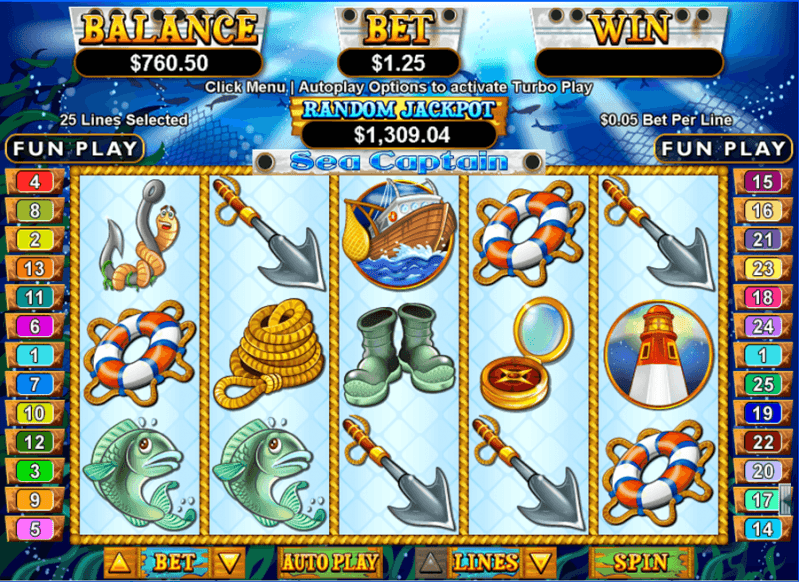Choose payline number 18
Viewport: 799px width, 582px height.
click(x=763, y=297)
